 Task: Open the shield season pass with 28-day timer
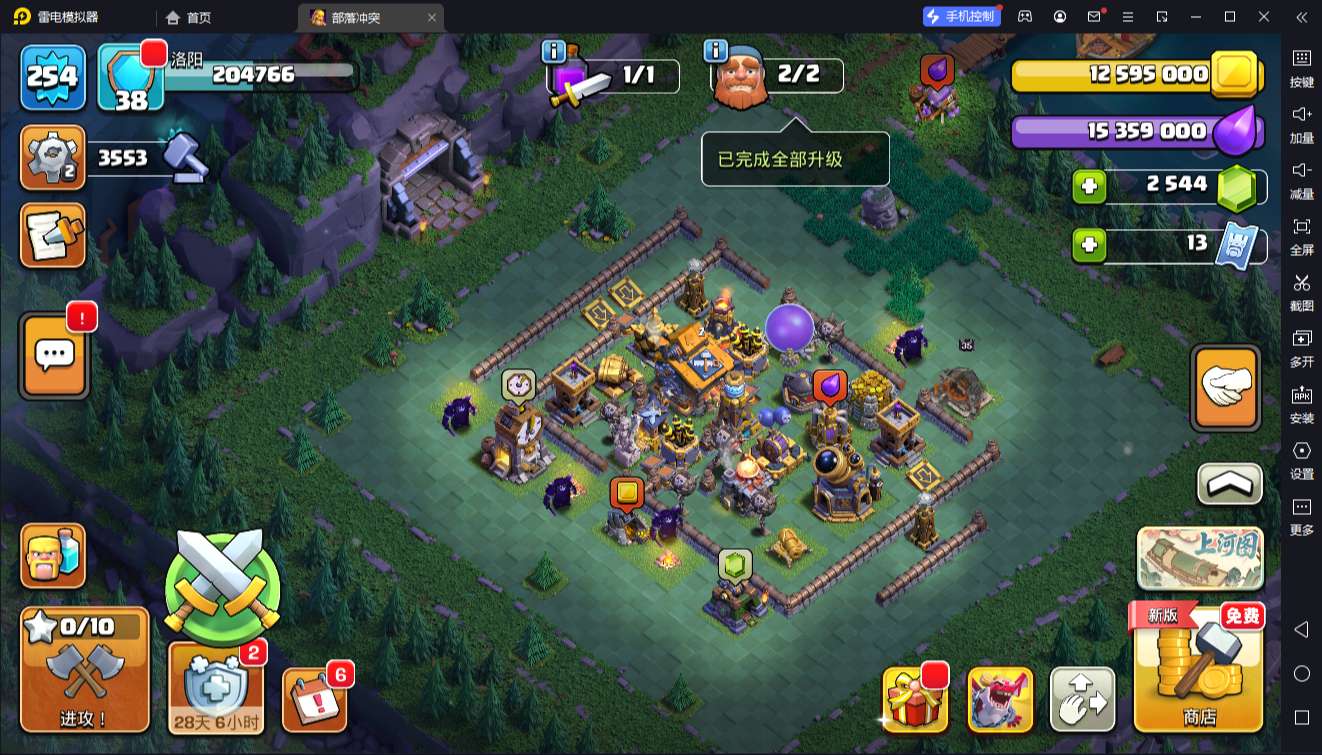click(x=217, y=687)
